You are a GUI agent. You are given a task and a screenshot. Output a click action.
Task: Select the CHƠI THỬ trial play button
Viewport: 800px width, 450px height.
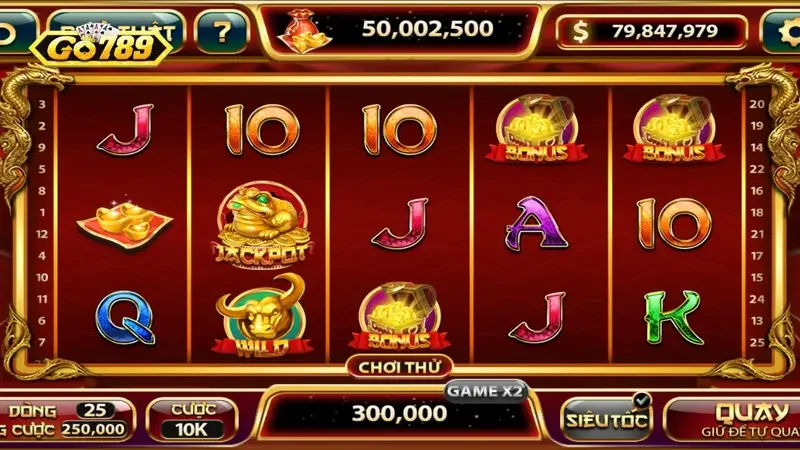coord(400,367)
